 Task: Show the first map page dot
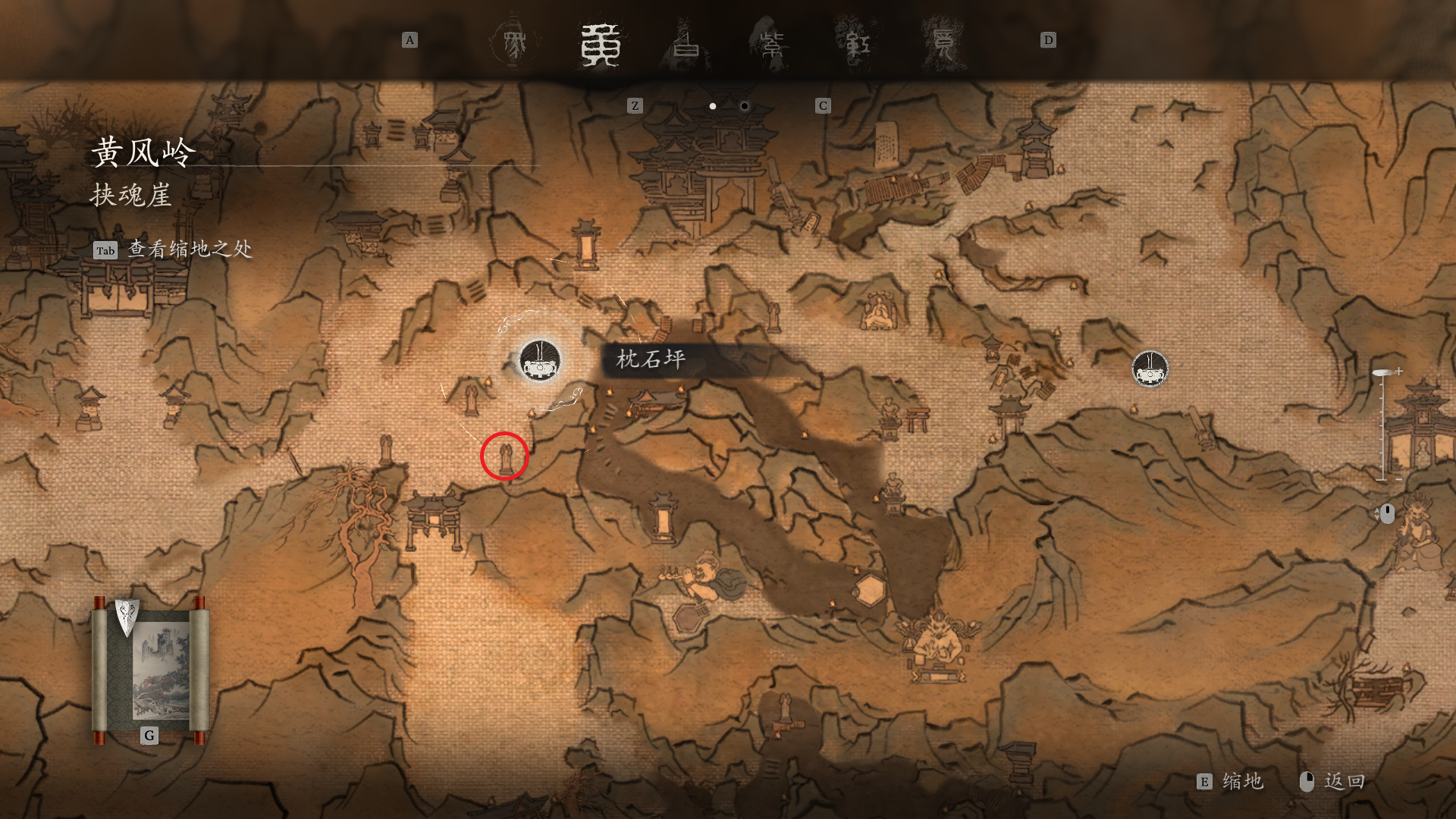[x=713, y=106]
